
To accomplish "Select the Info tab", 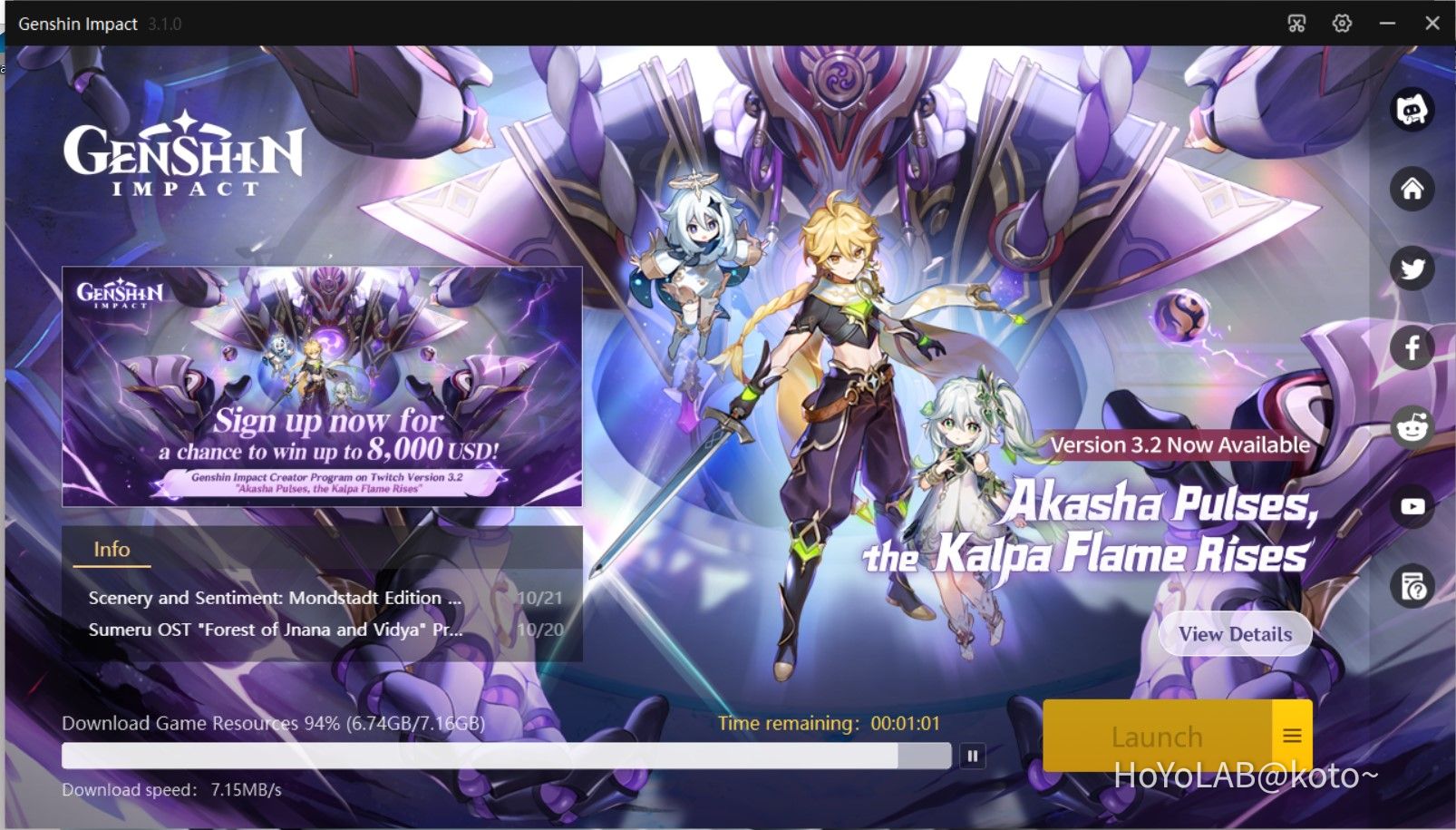I will 112,549.
